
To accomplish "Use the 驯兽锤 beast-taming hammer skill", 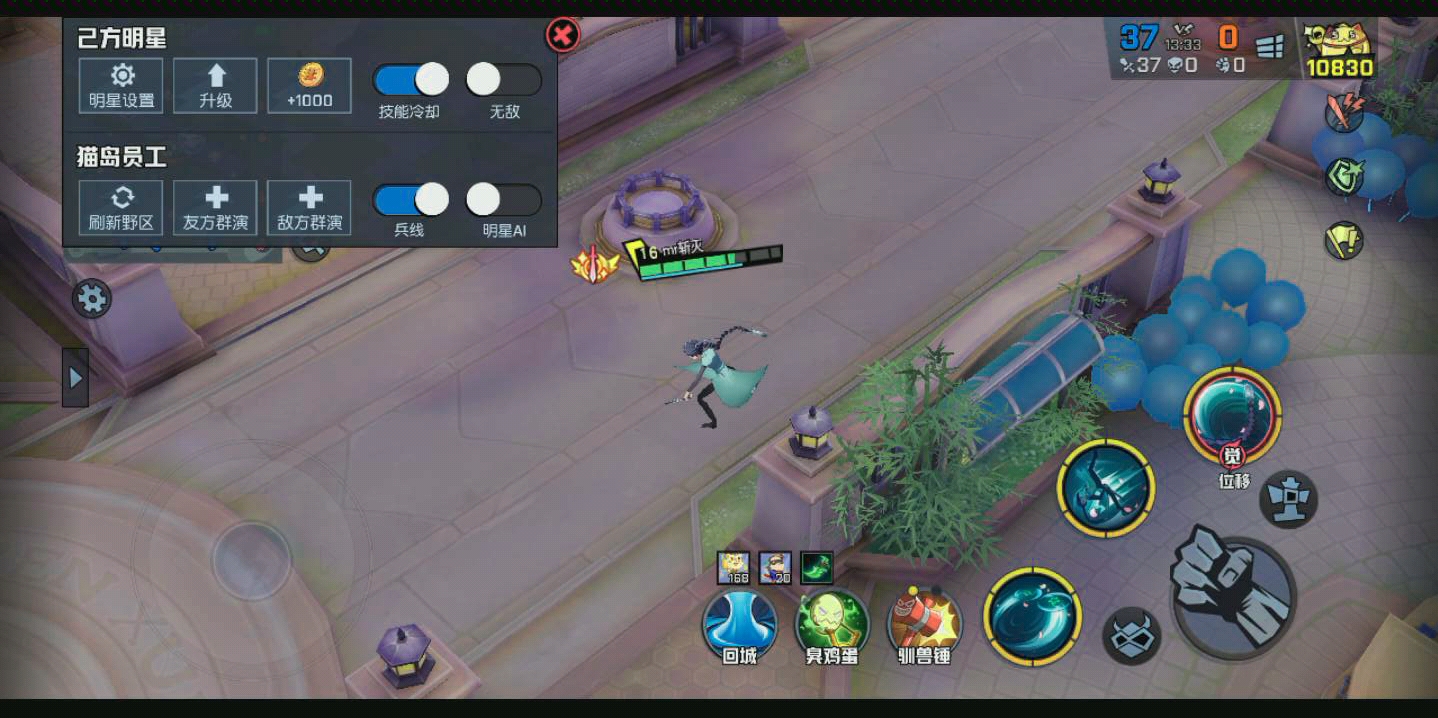I will click(924, 622).
